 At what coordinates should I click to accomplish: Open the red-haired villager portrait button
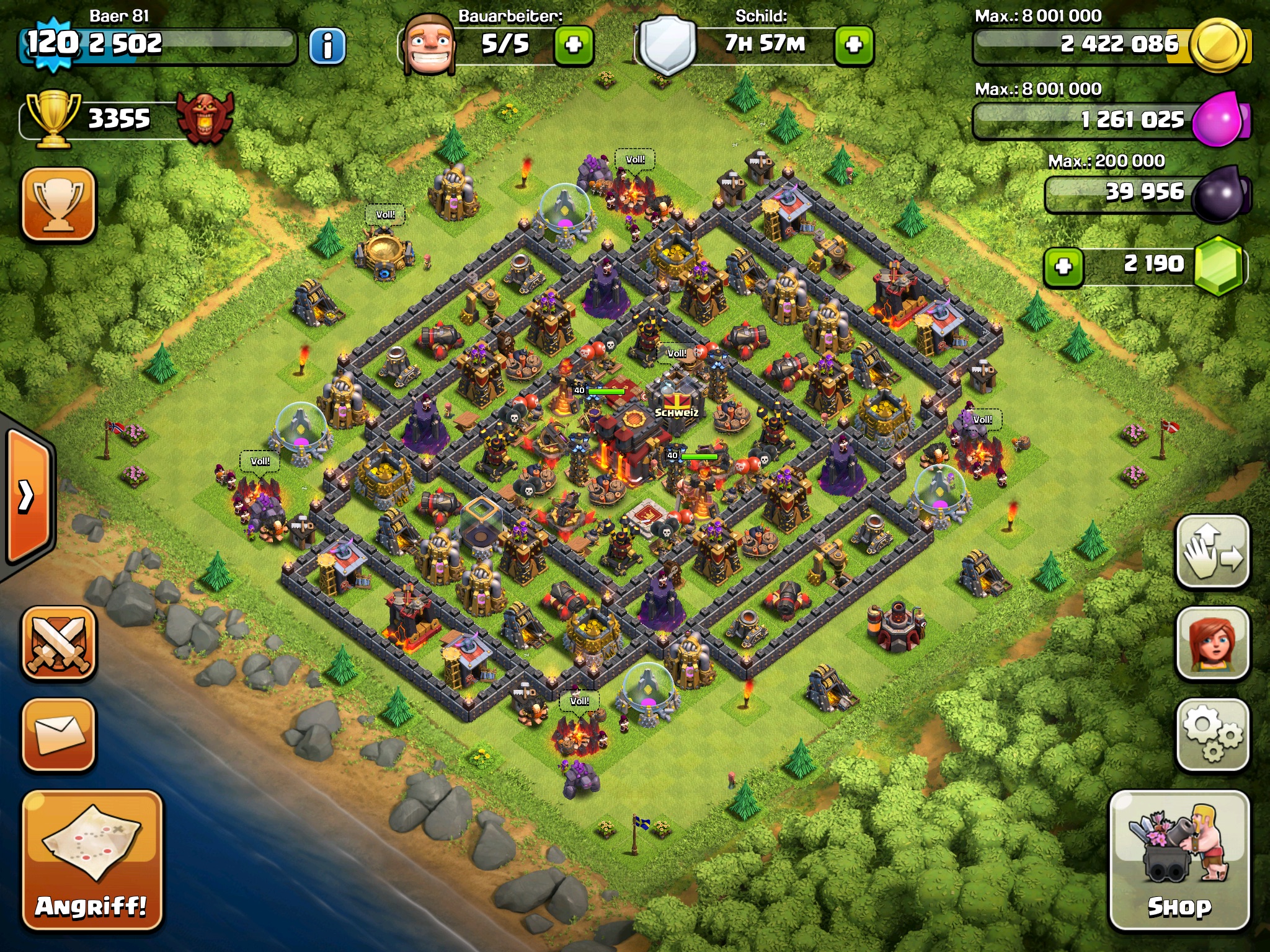coord(1212,643)
